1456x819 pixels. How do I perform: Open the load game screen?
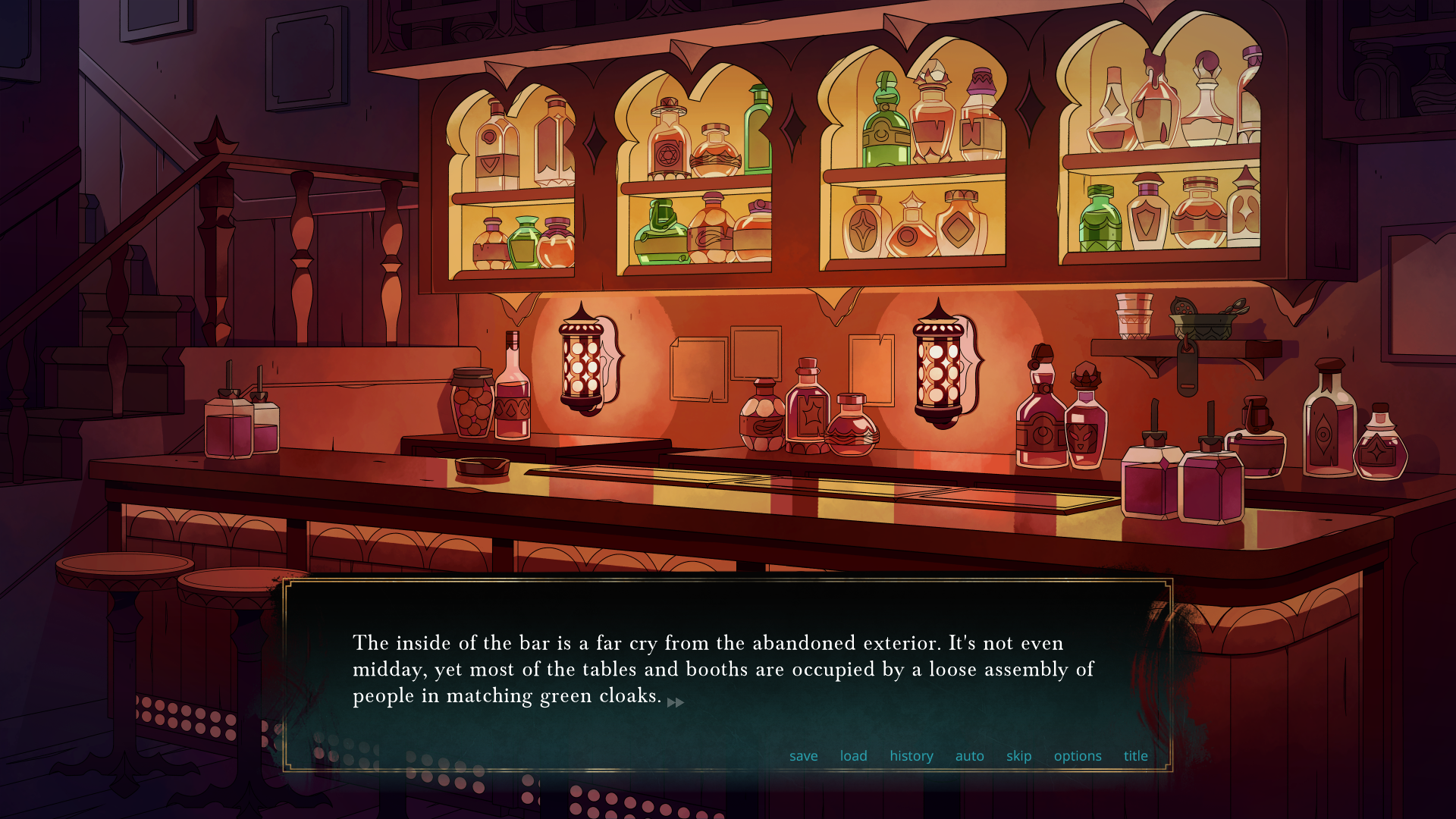(853, 756)
